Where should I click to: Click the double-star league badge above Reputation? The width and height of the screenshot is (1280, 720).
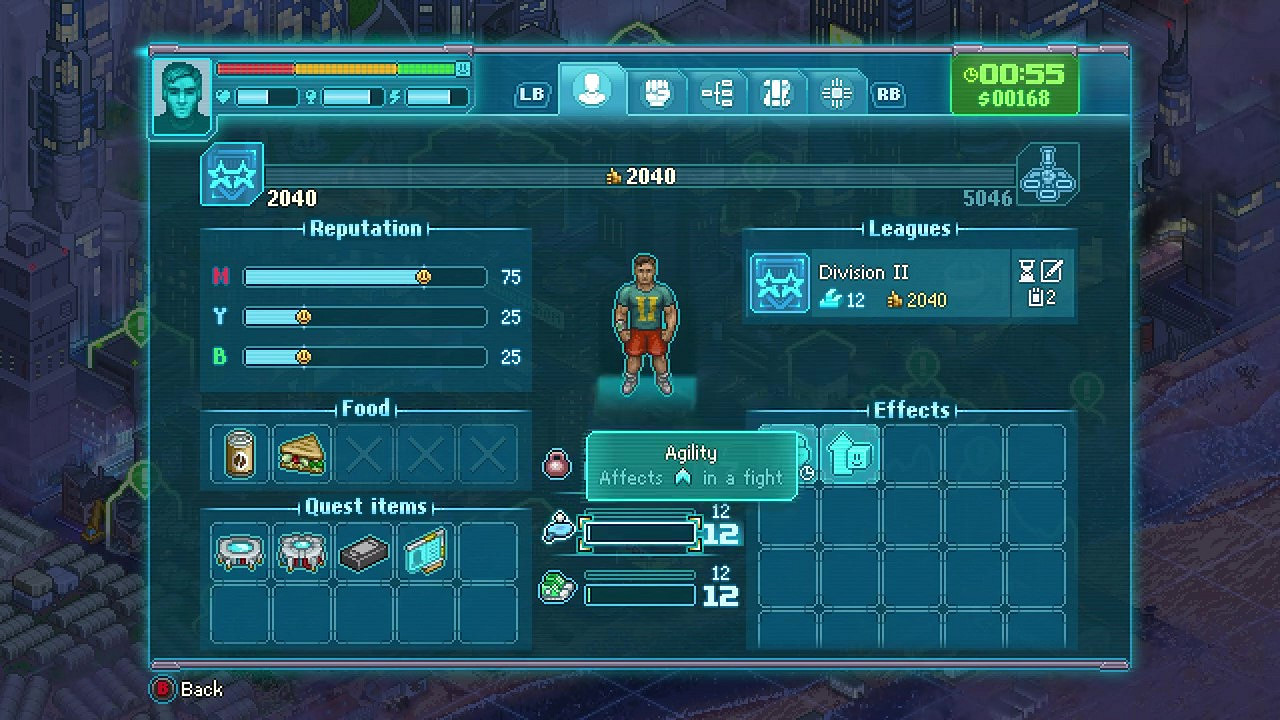[x=232, y=174]
